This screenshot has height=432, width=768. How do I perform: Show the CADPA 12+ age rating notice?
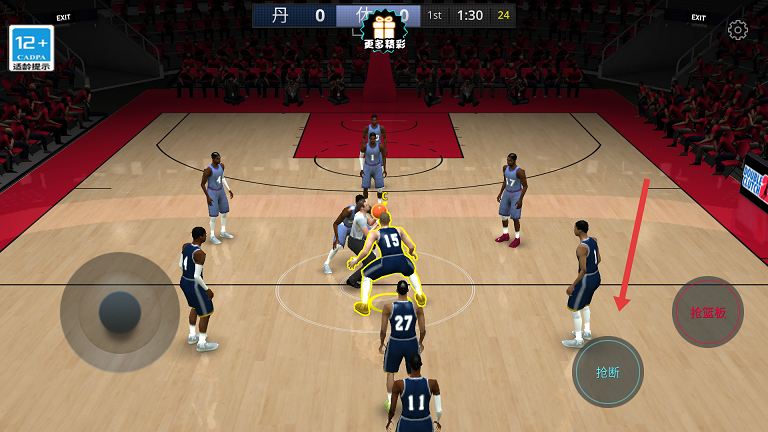tap(32, 48)
